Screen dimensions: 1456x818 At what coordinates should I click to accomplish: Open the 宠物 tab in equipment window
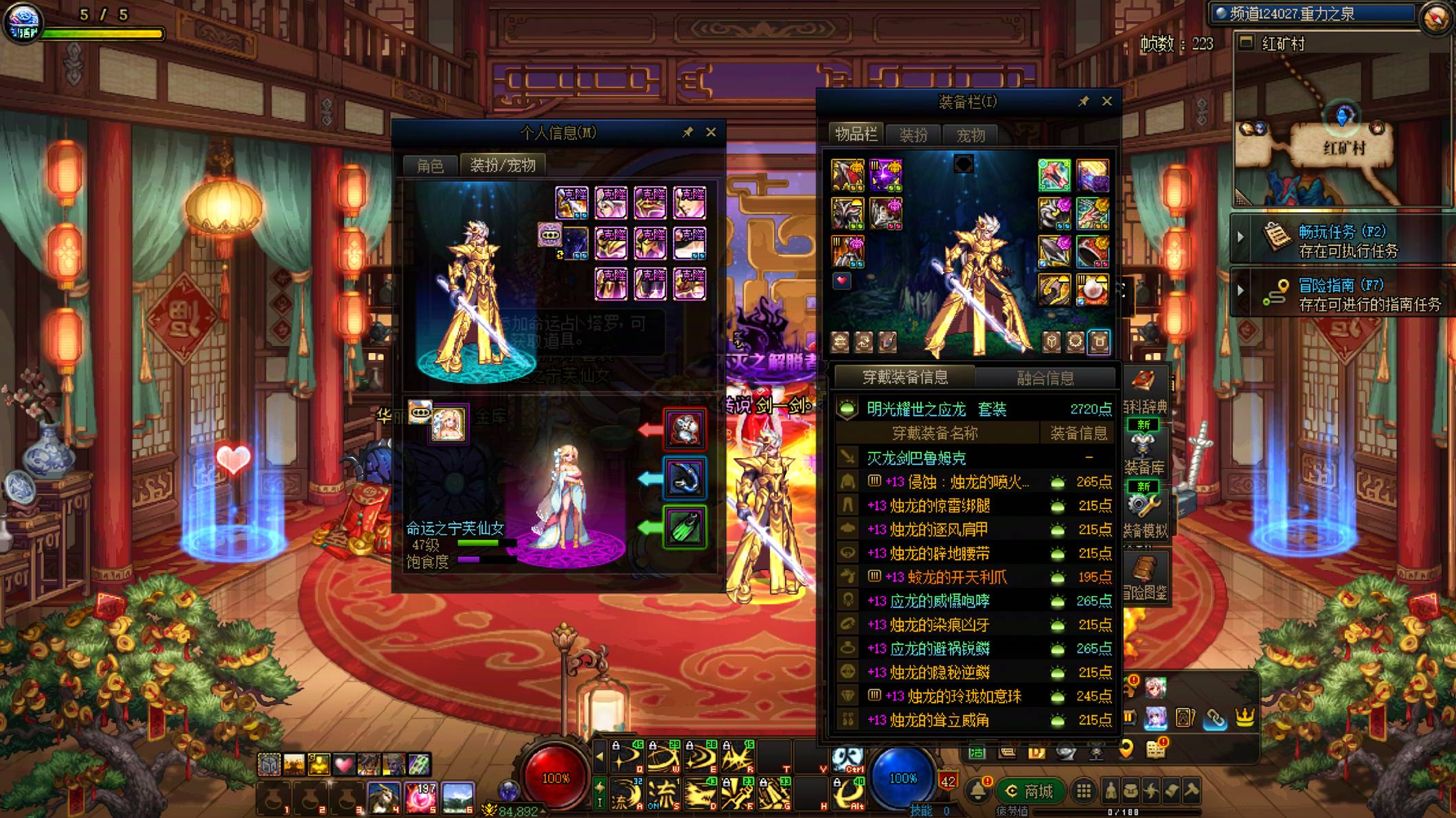[x=970, y=135]
